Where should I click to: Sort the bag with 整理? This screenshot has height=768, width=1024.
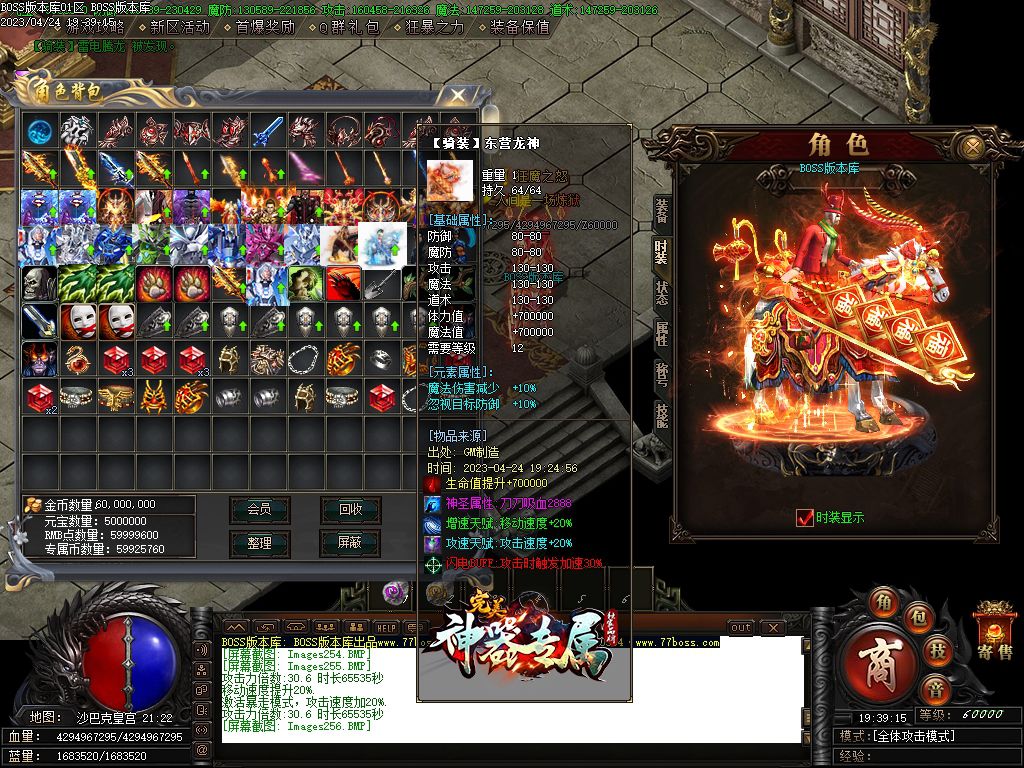click(259, 543)
